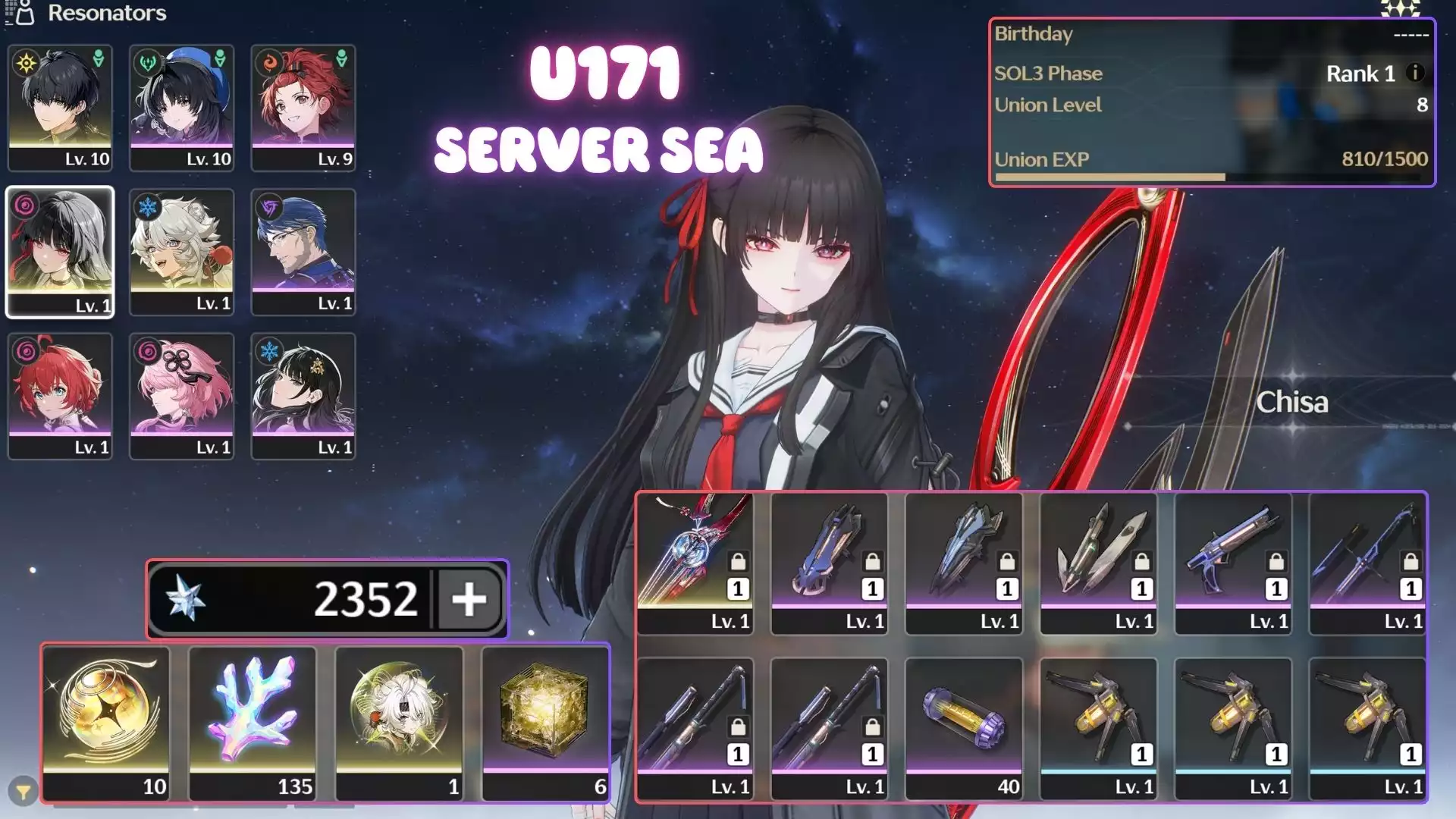Select the red five-star sword weapon

coord(695,563)
